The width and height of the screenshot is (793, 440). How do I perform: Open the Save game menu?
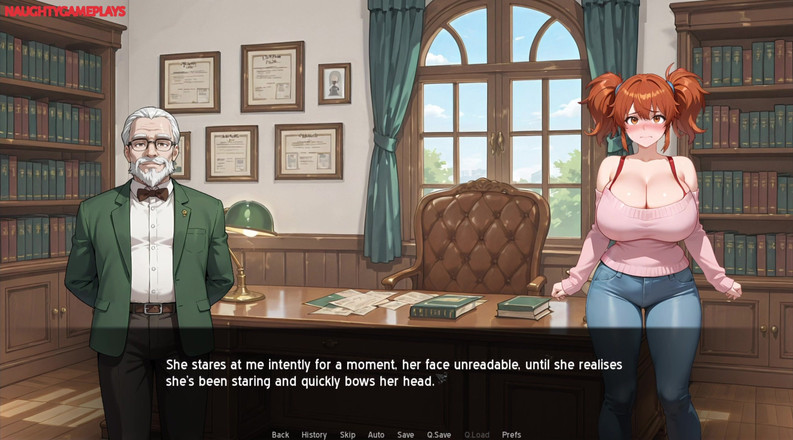pos(405,435)
